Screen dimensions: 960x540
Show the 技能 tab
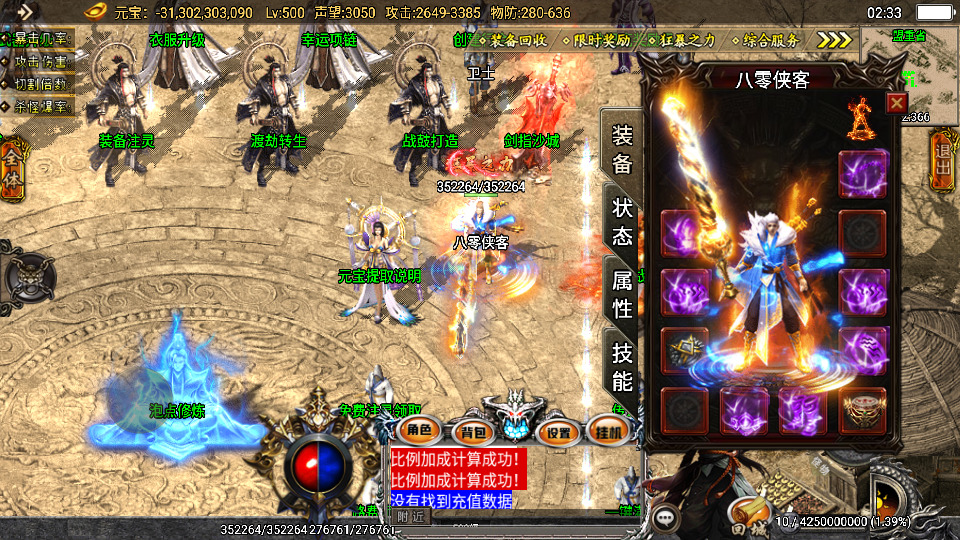(621, 366)
